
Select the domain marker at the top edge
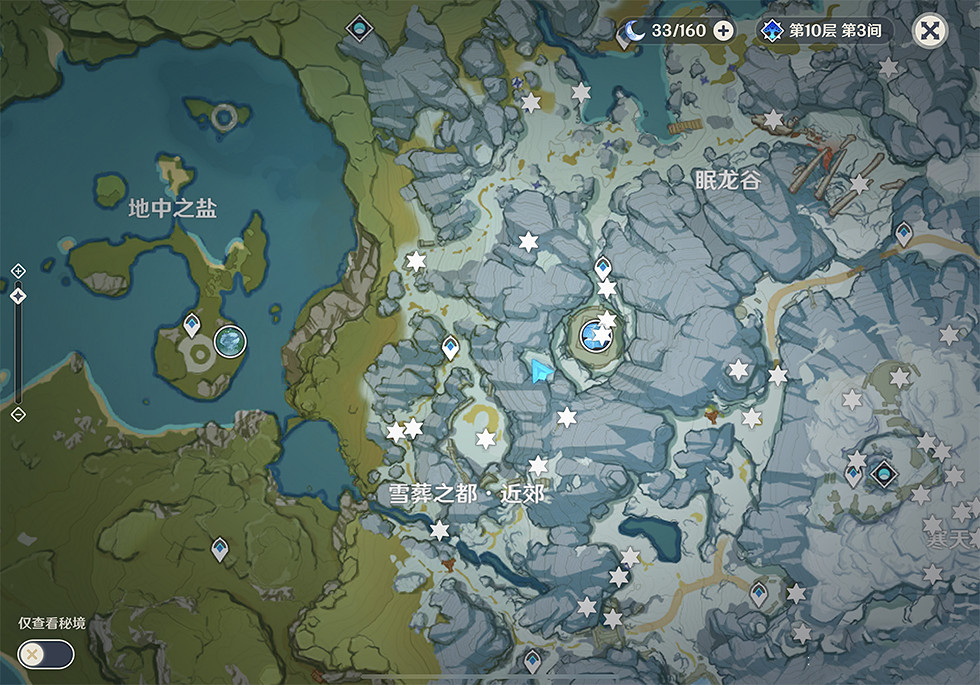(x=357, y=28)
